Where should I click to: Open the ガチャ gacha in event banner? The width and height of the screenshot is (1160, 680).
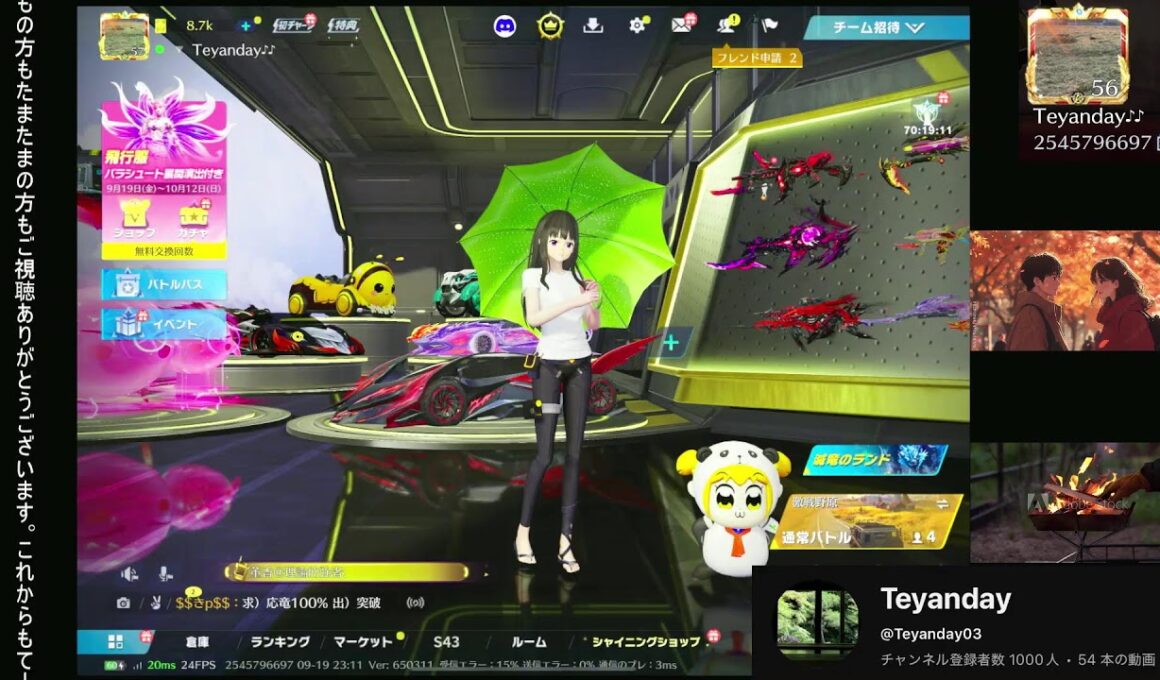193,219
